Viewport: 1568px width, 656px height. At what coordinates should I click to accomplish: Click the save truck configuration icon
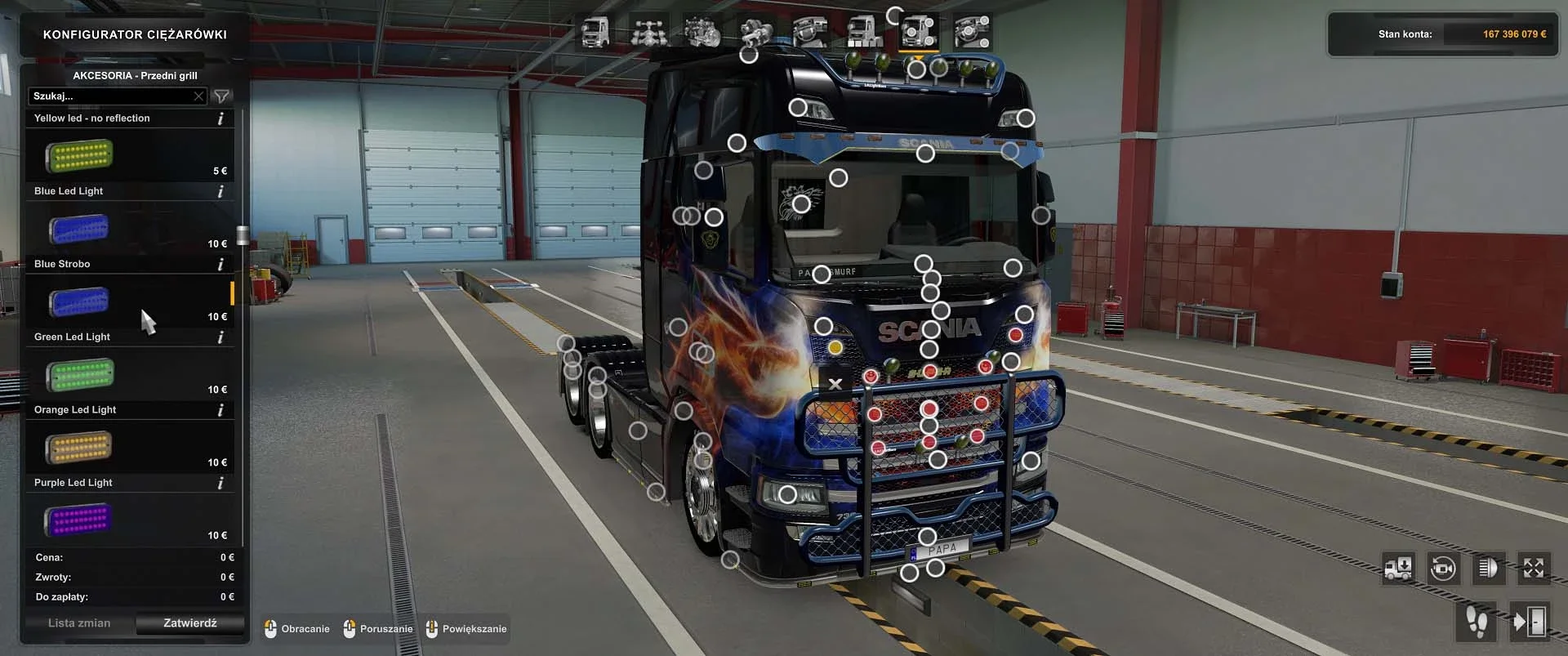pyautogui.click(x=1398, y=569)
